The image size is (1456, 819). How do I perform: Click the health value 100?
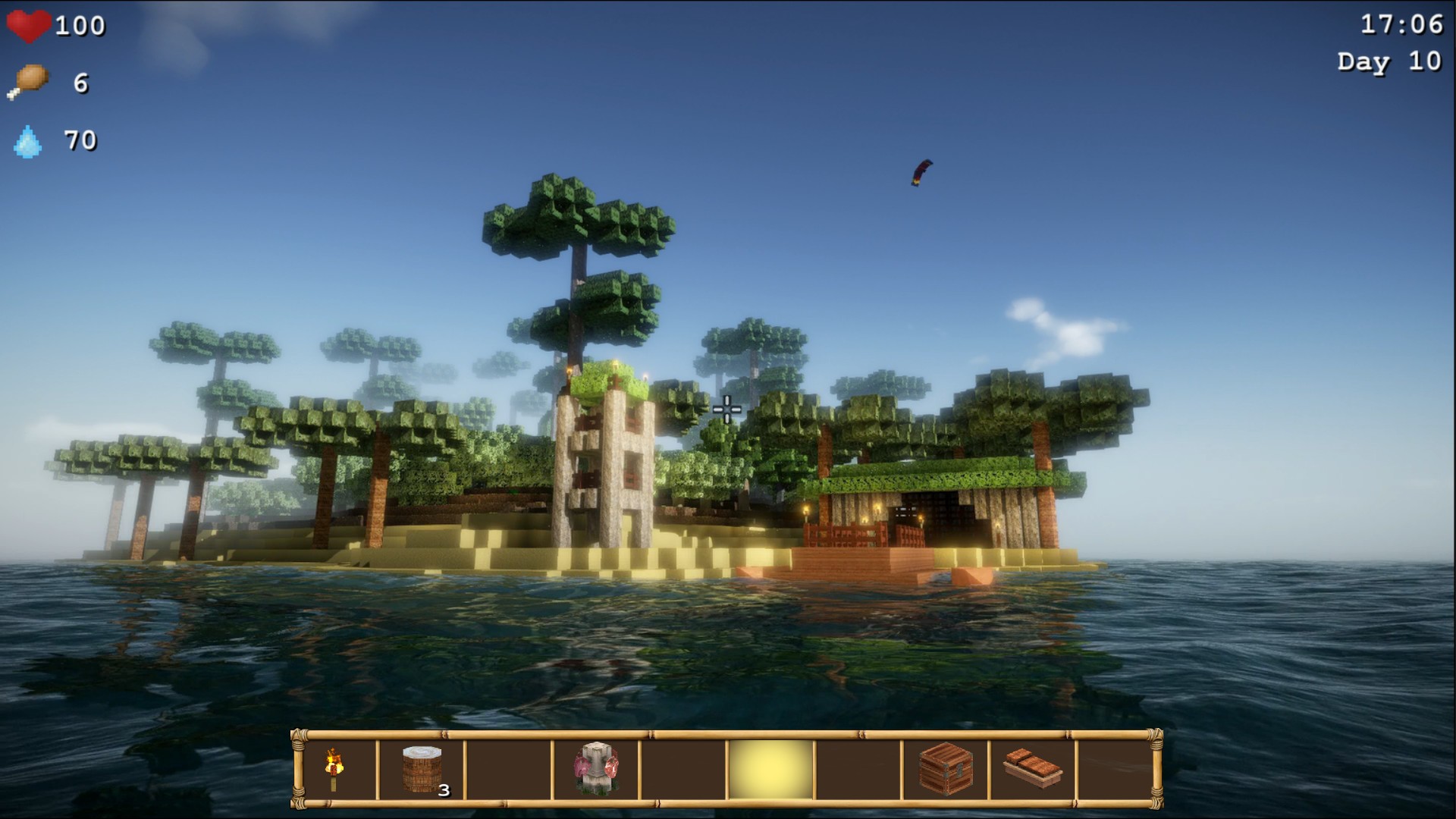click(80, 25)
